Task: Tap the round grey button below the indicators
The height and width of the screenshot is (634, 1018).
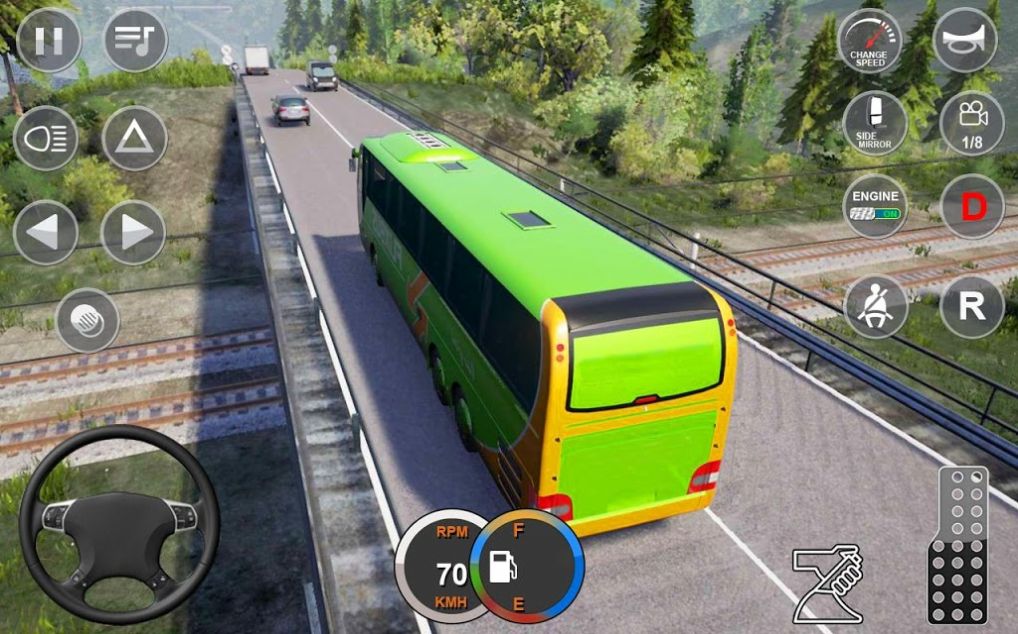Action: pyautogui.click(x=88, y=320)
